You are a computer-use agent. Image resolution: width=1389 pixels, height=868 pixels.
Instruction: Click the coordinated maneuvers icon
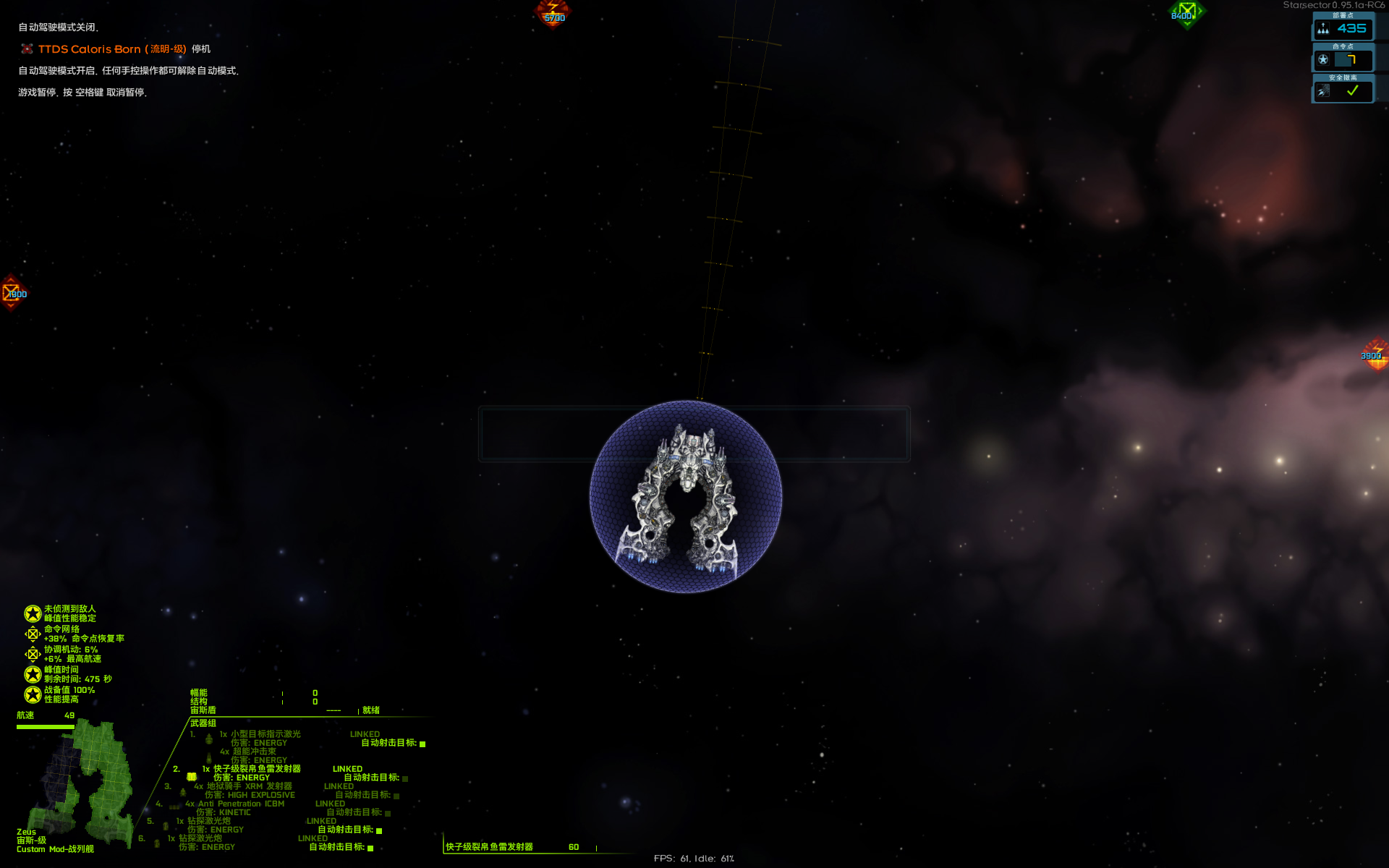coord(33,655)
